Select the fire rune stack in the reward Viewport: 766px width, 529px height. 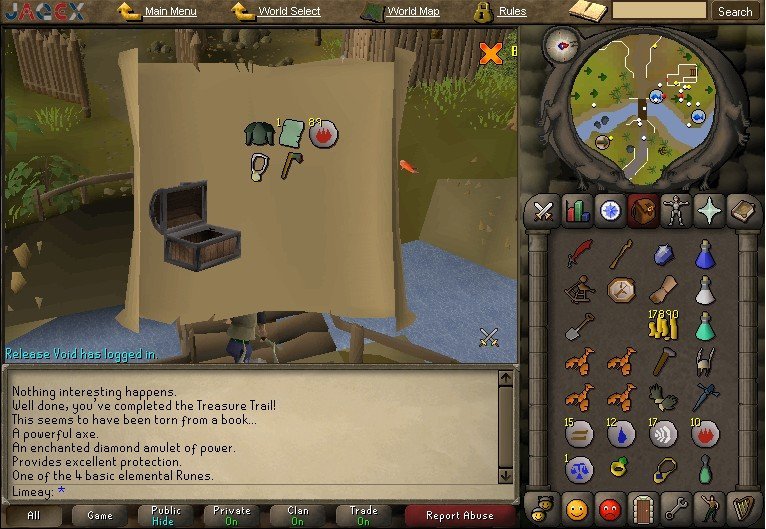pos(322,133)
